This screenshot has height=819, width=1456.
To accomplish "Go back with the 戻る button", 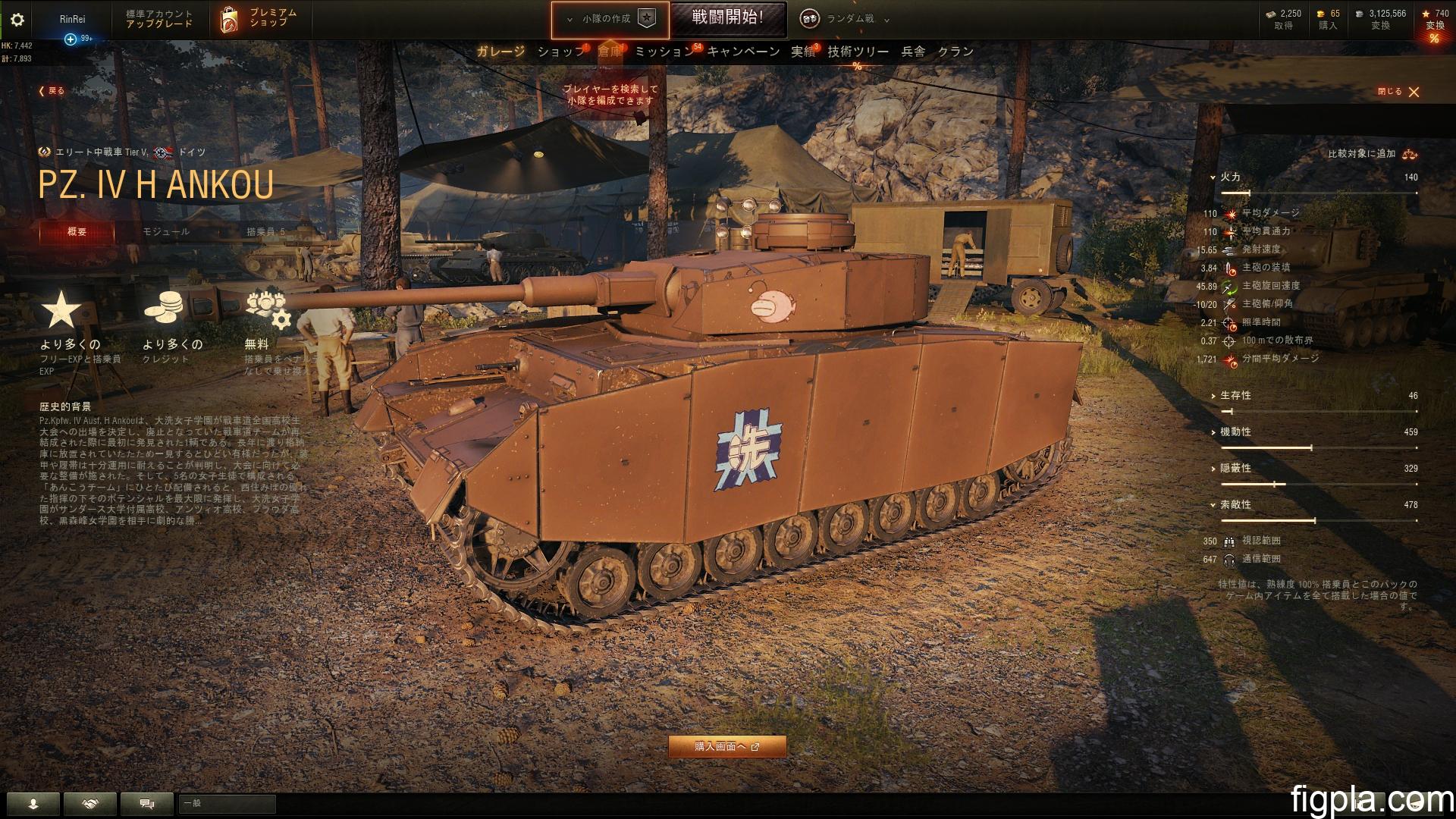I will [x=52, y=91].
